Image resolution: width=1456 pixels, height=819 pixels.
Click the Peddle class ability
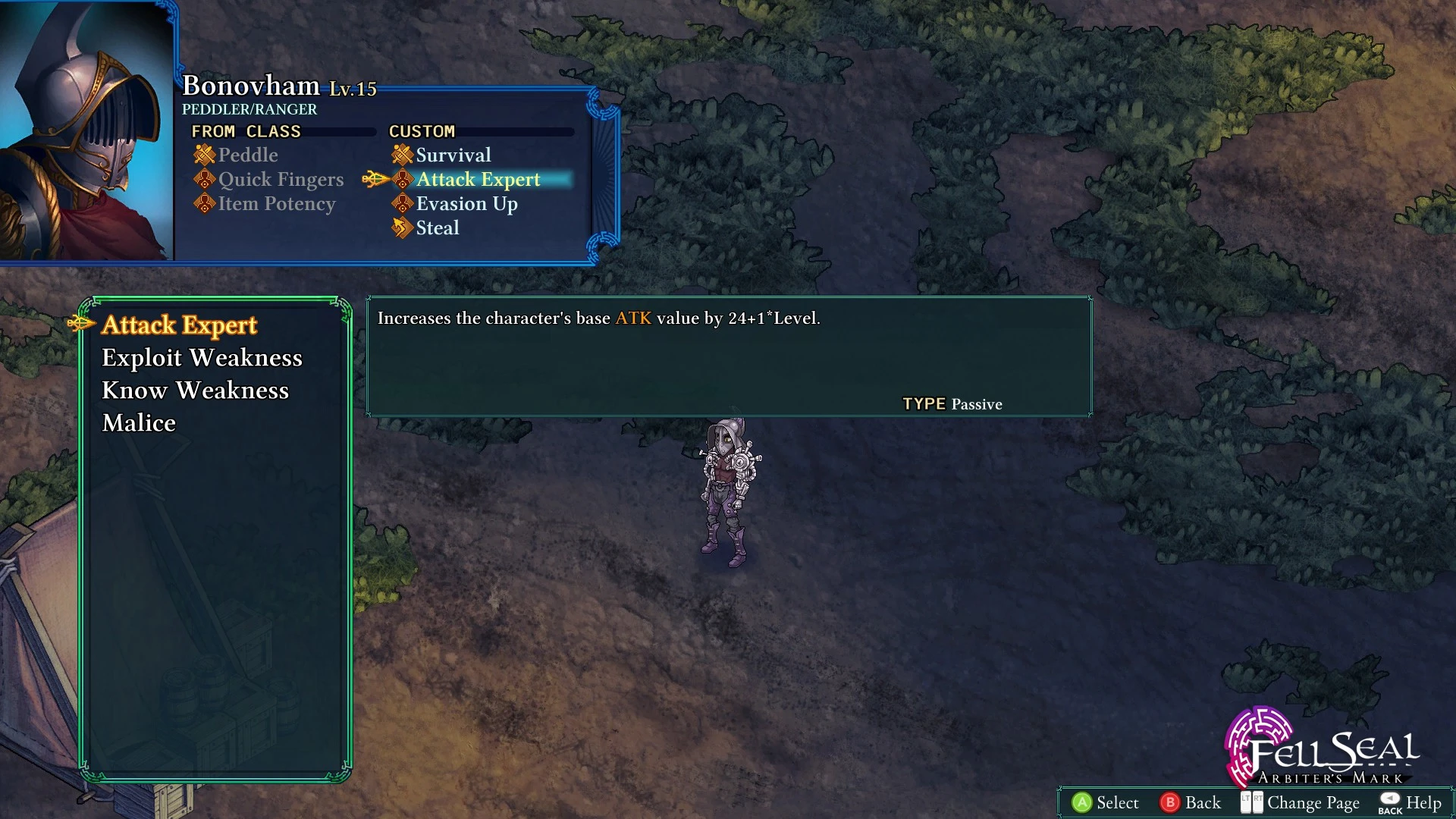pyautogui.click(x=247, y=155)
